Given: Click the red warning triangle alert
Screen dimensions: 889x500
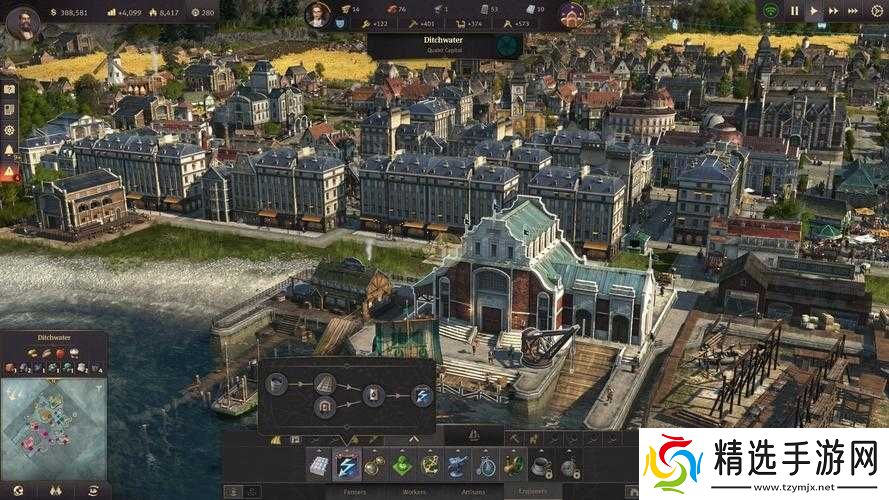Looking at the screenshot, I should point(9,172).
